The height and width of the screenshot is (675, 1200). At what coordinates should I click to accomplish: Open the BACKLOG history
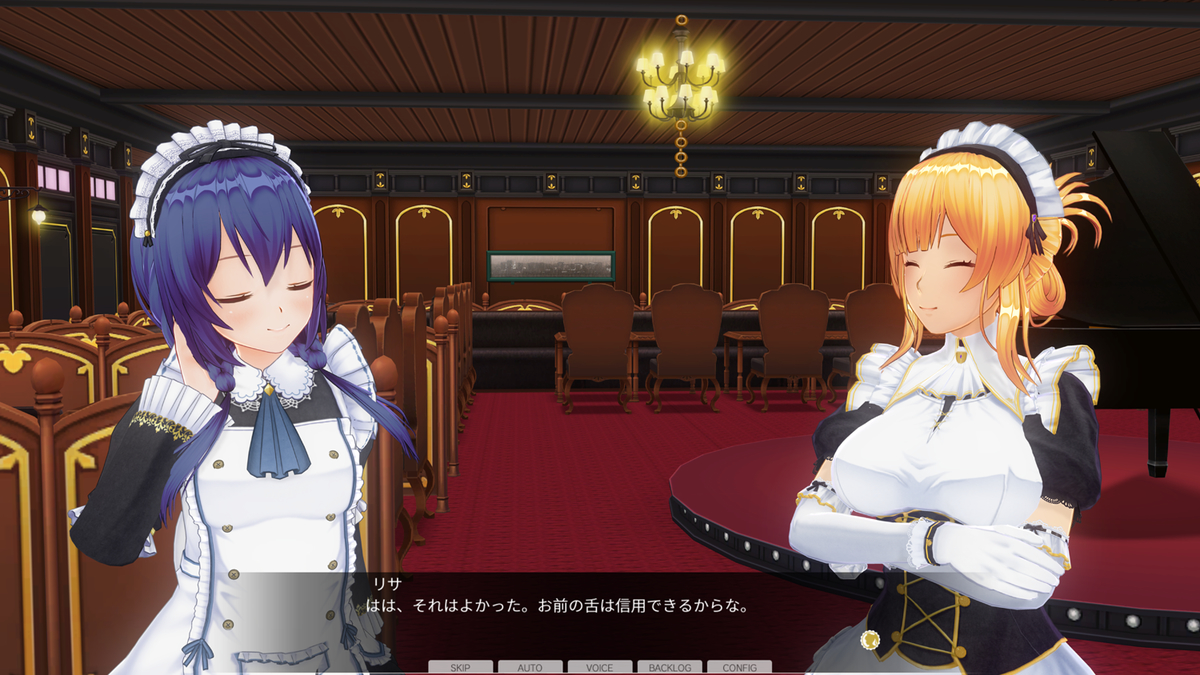[x=669, y=667]
